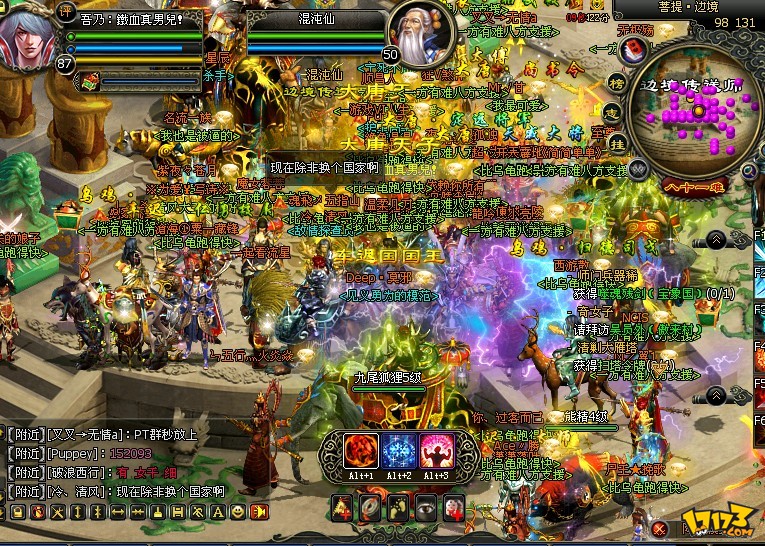Click the letter A chat font button

[217, 512]
